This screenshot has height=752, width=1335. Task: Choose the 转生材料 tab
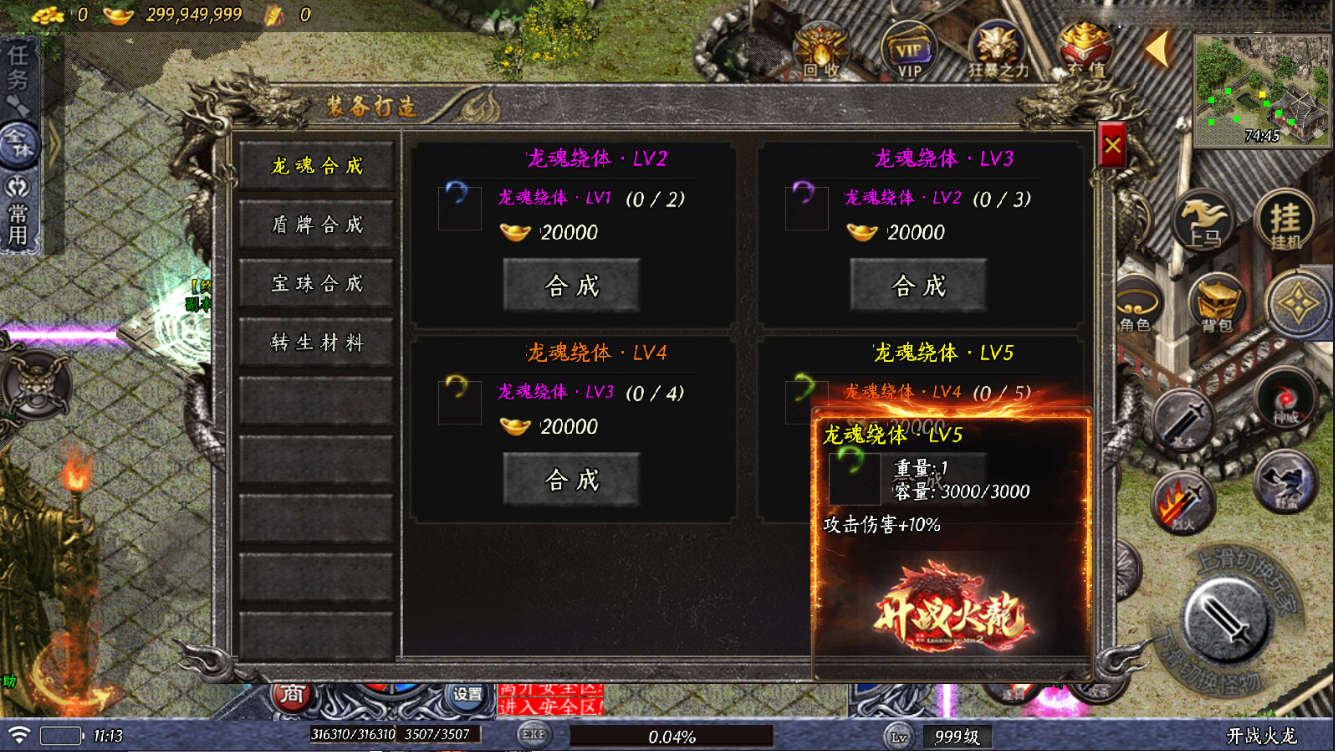(316, 343)
